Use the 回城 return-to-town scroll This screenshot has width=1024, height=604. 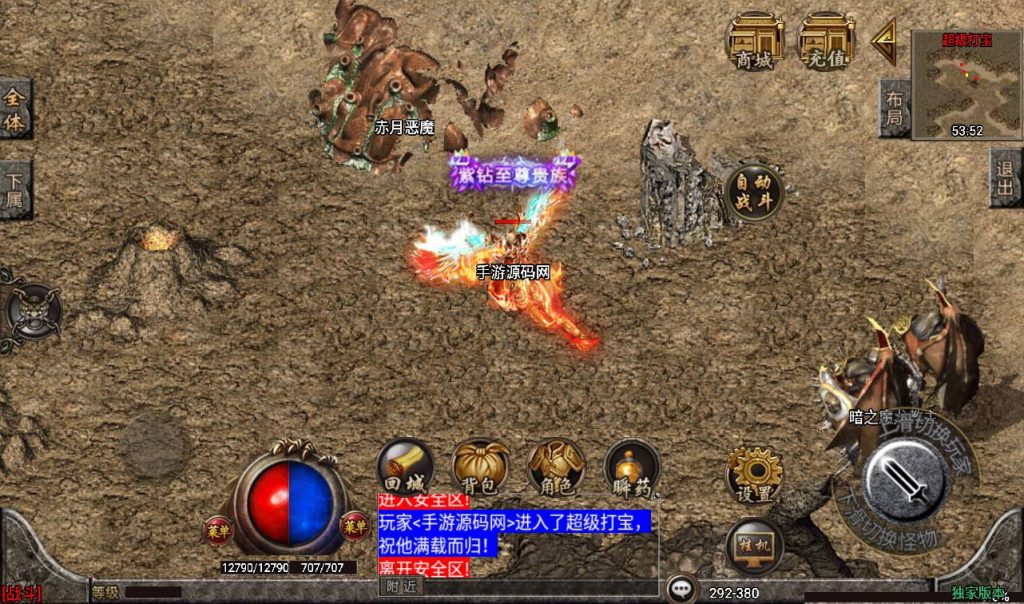(x=403, y=468)
